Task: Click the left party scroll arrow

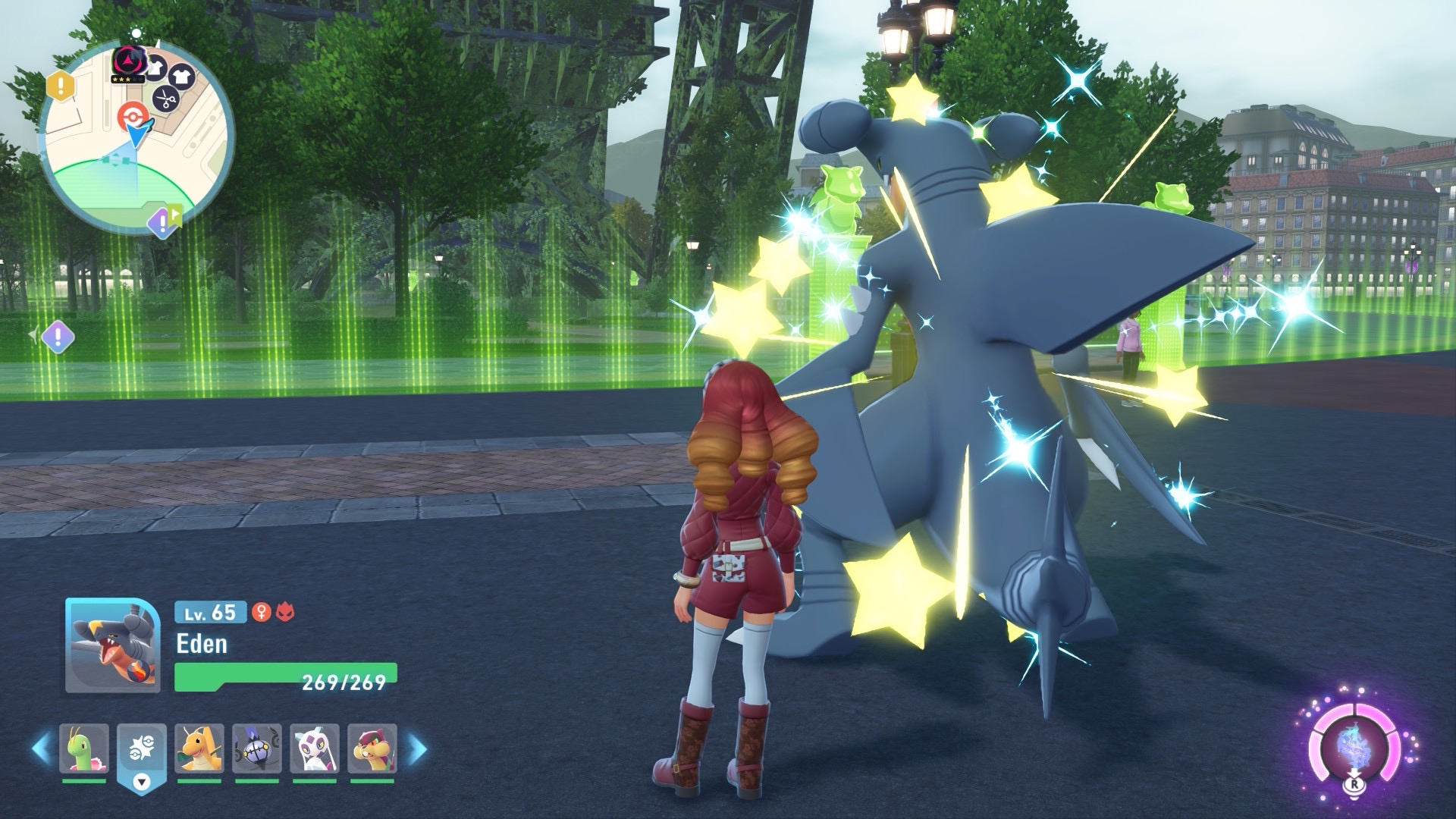Action: [x=41, y=748]
